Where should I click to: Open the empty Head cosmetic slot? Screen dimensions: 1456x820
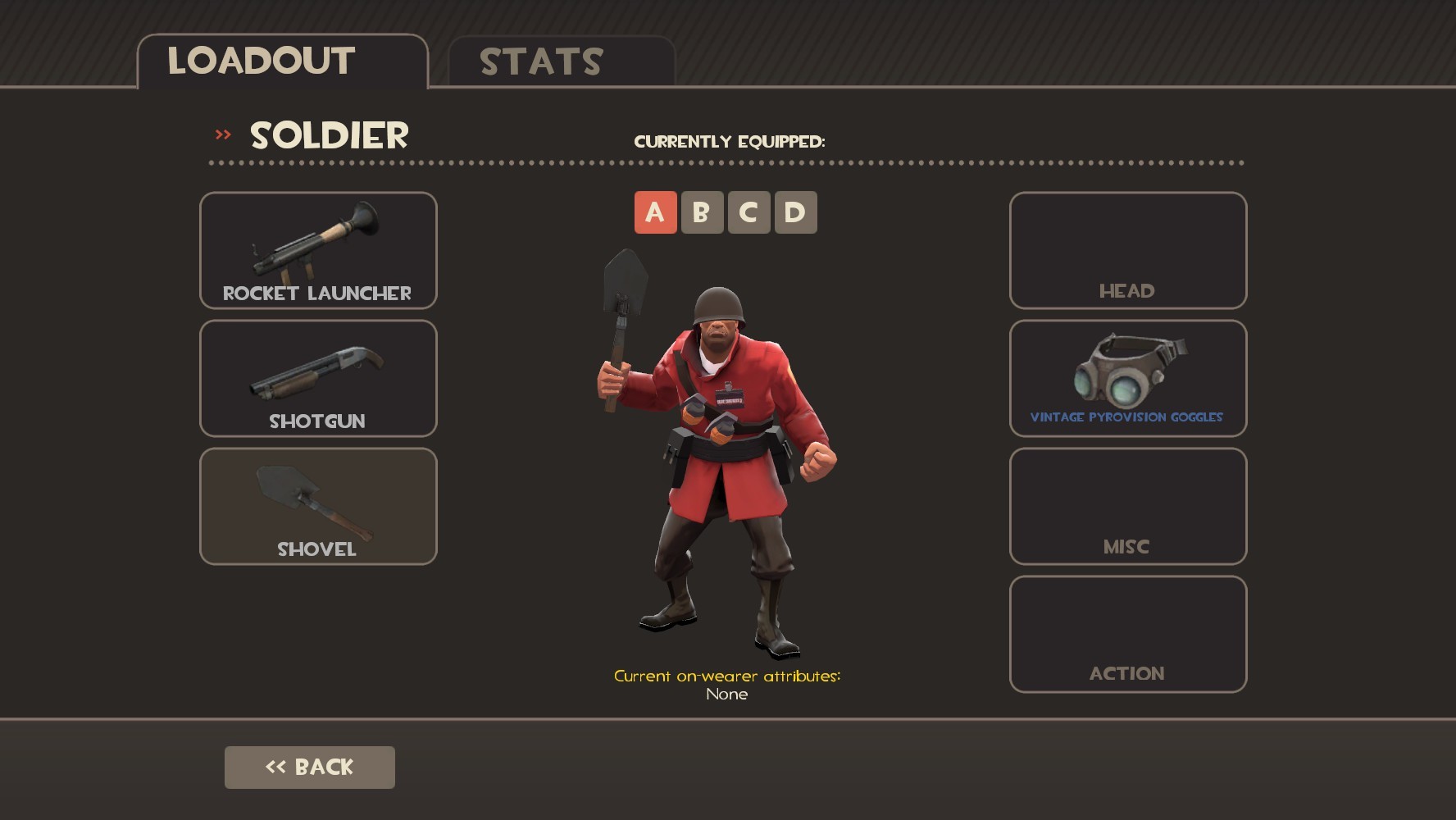pyautogui.click(x=1127, y=251)
